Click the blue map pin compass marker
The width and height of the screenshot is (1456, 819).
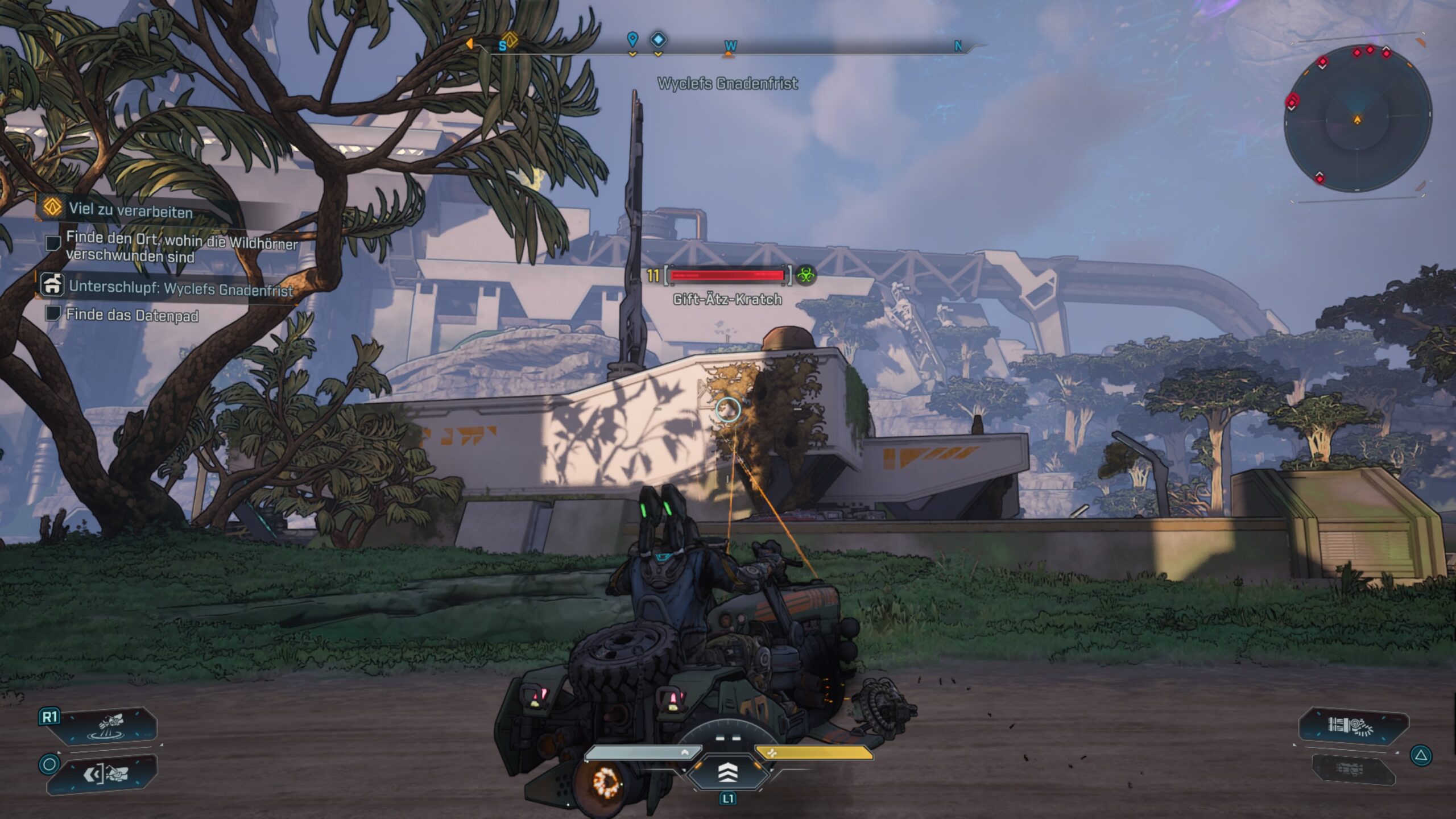632,39
